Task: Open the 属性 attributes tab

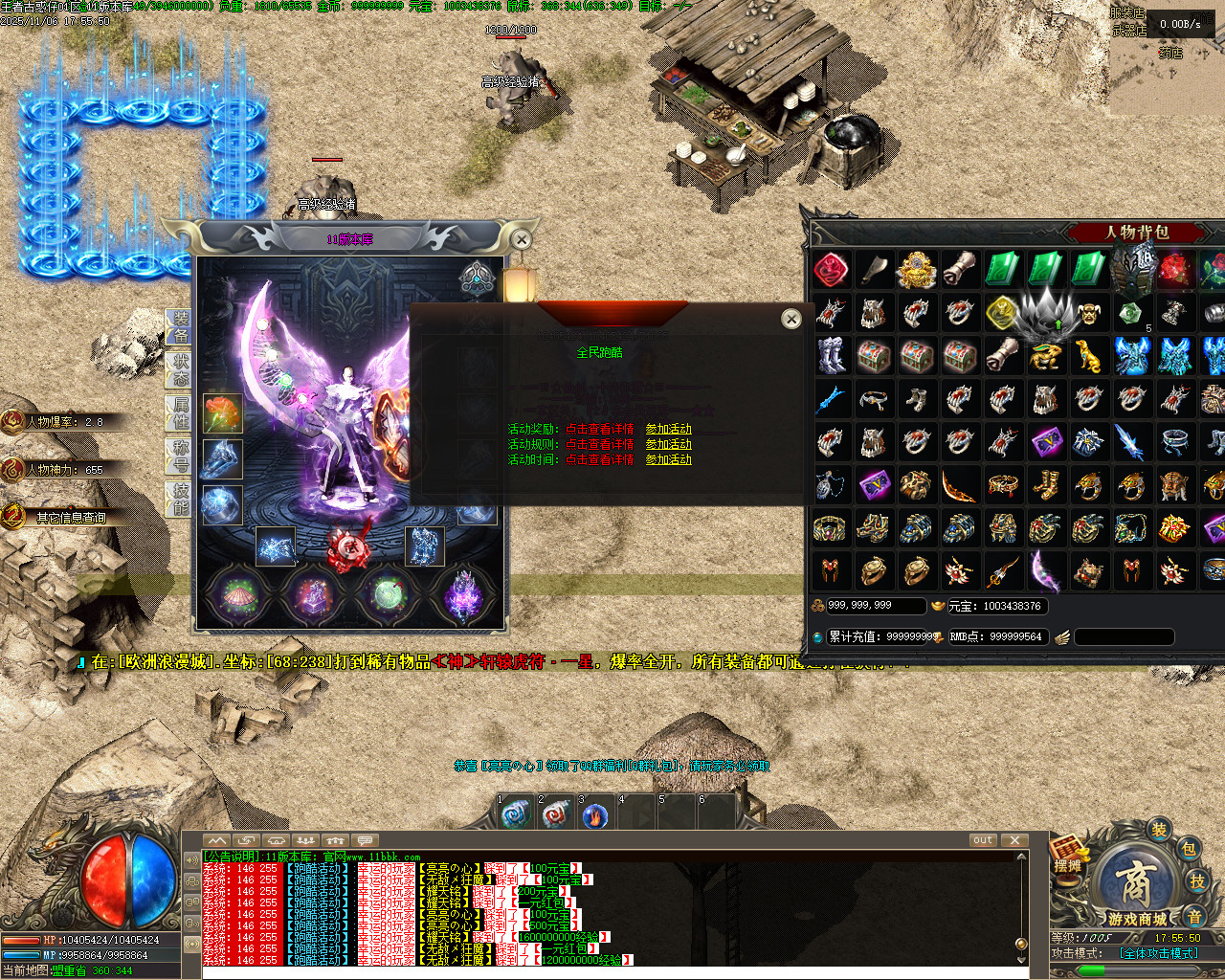Action: (181, 412)
